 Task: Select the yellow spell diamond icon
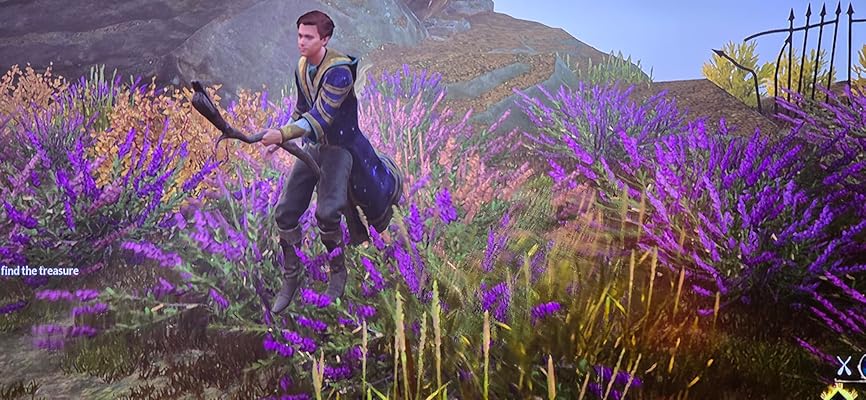pyautogui.click(x=838, y=393)
